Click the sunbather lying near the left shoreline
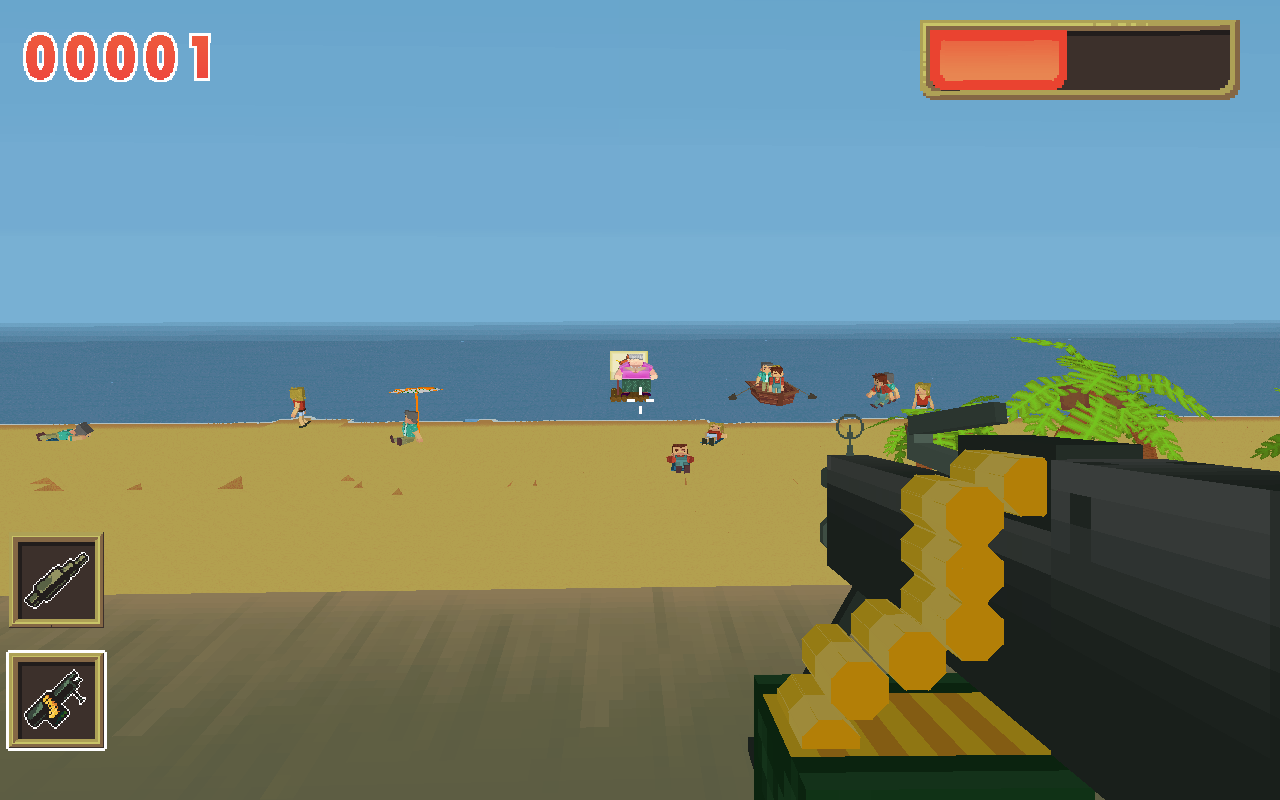 coord(63,434)
